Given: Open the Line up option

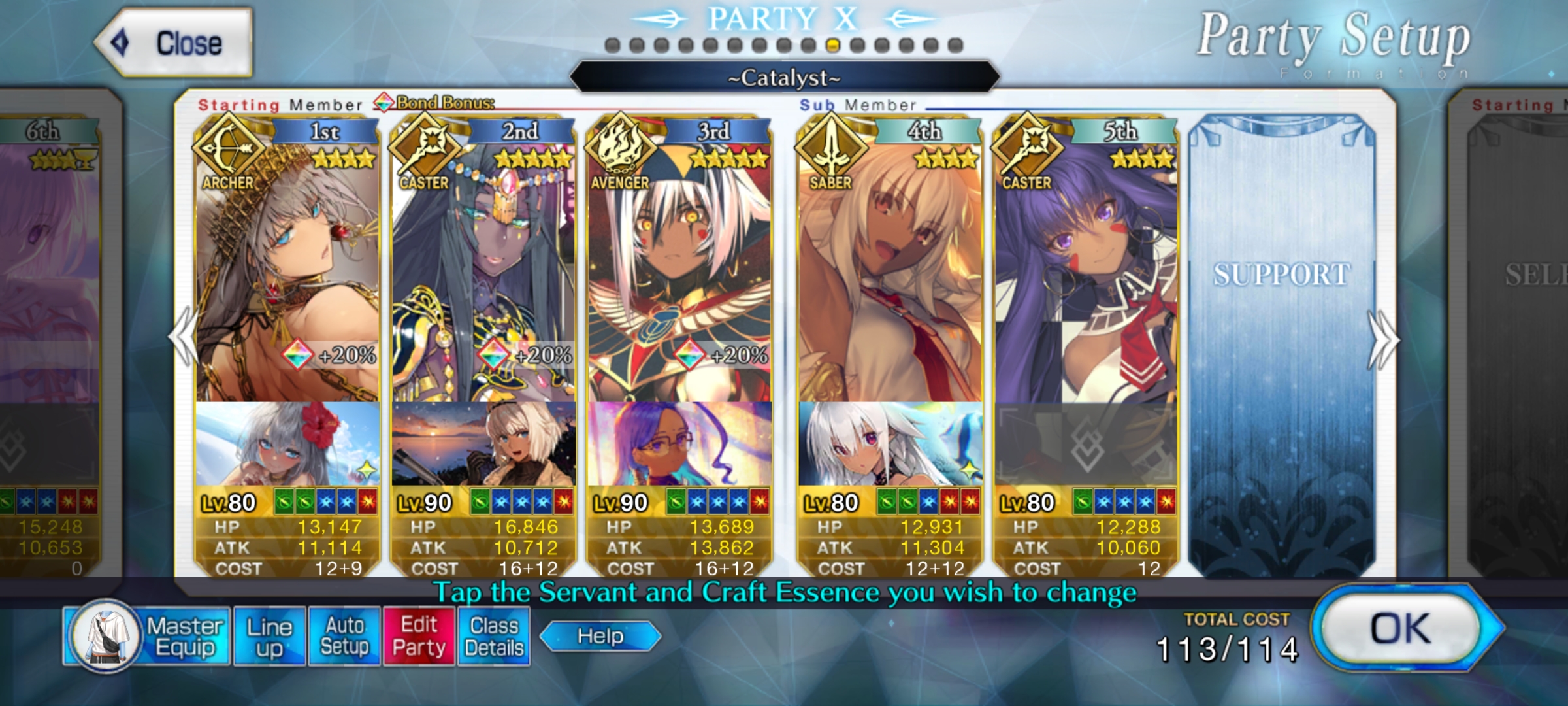Looking at the screenshot, I should [269, 636].
